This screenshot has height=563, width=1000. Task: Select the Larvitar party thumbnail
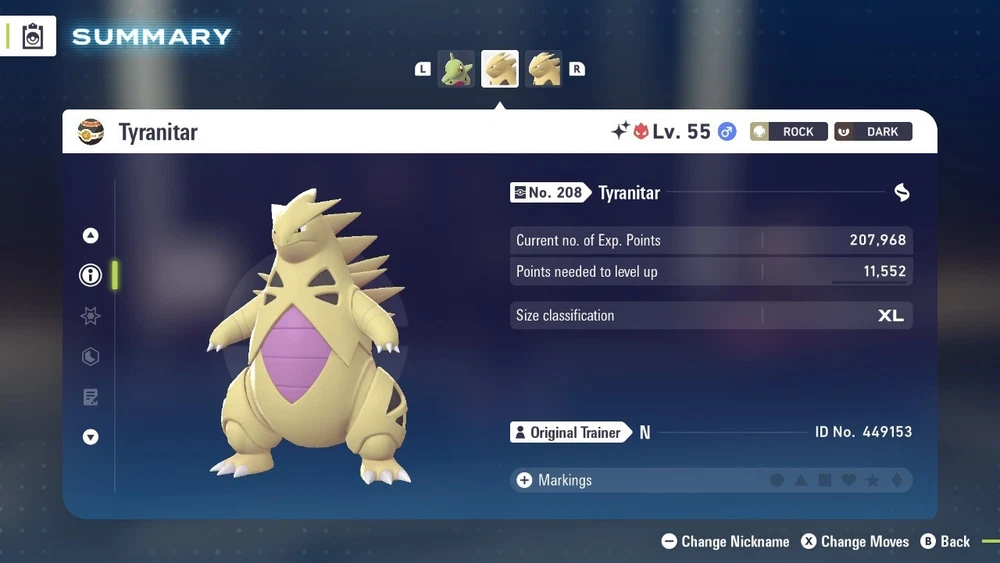click(456, 69)
